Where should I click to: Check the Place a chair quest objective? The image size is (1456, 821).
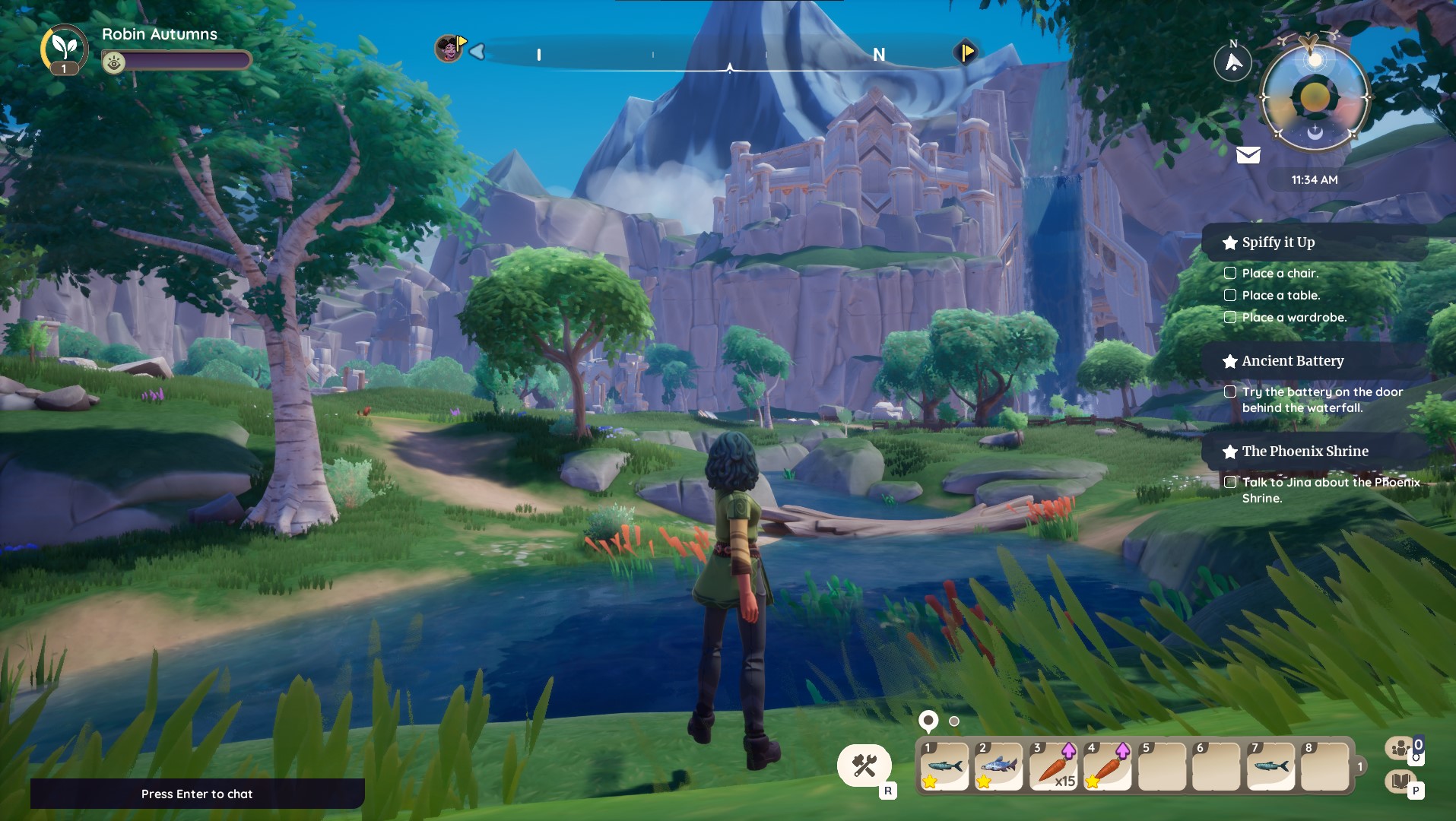tap(1230, 273)
